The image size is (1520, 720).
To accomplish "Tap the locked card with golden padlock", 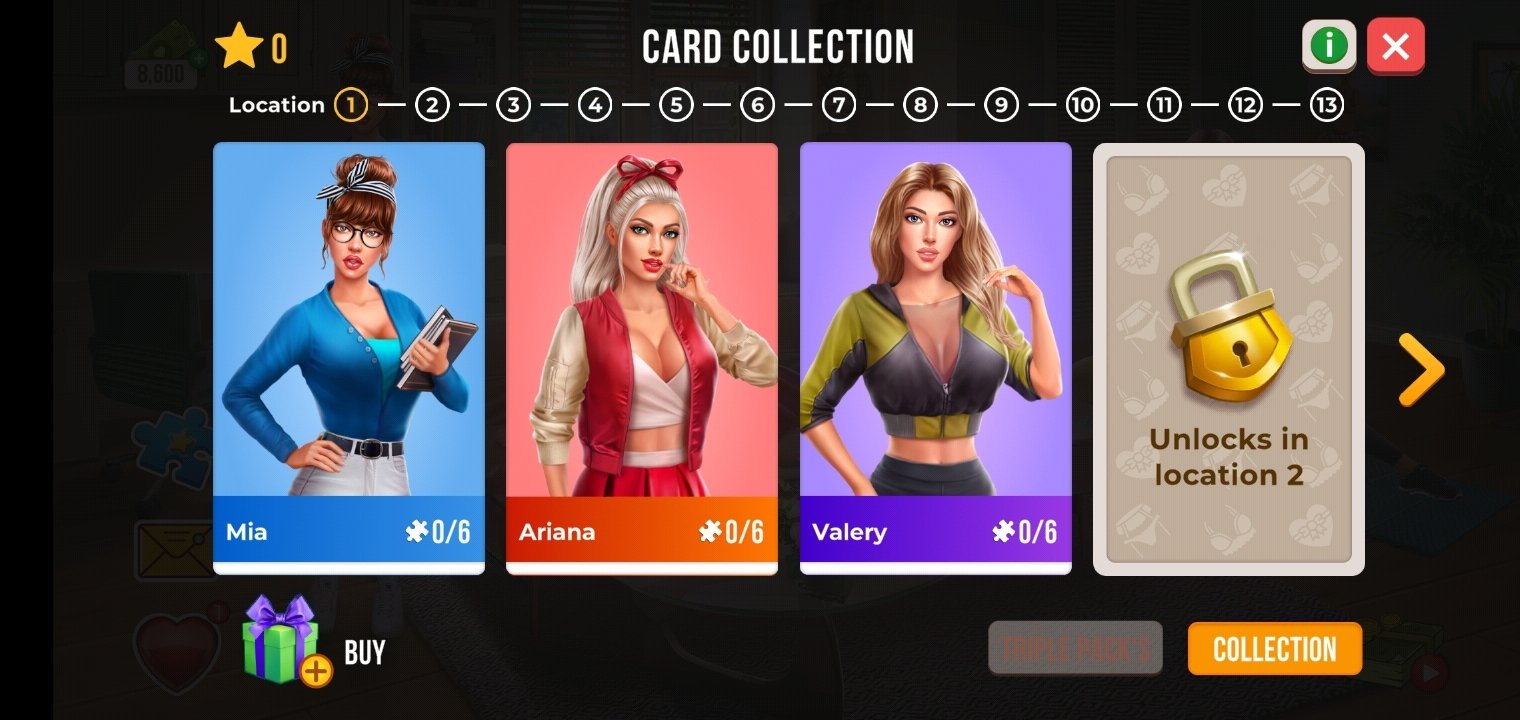I will point(1228,358).
